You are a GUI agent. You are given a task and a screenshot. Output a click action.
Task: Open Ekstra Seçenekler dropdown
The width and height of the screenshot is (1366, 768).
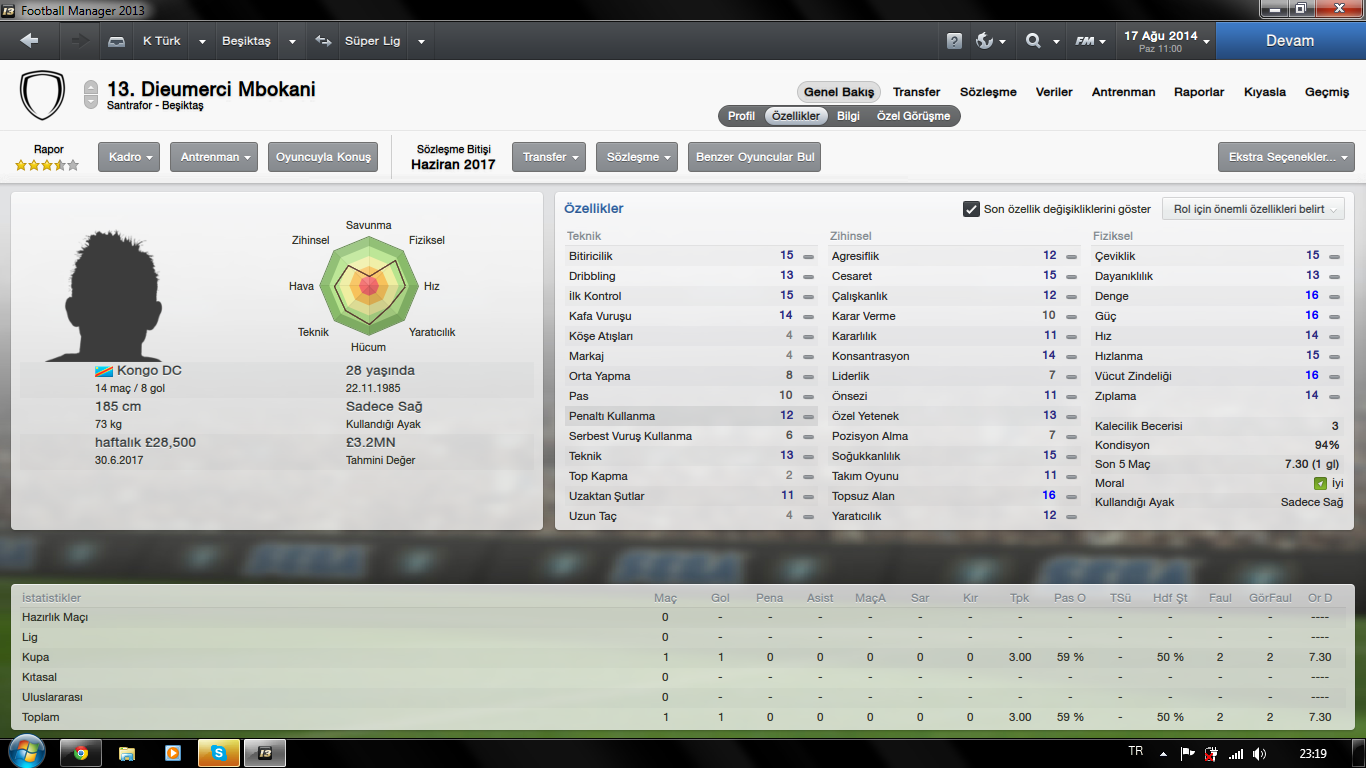(x=1285, y=157)
